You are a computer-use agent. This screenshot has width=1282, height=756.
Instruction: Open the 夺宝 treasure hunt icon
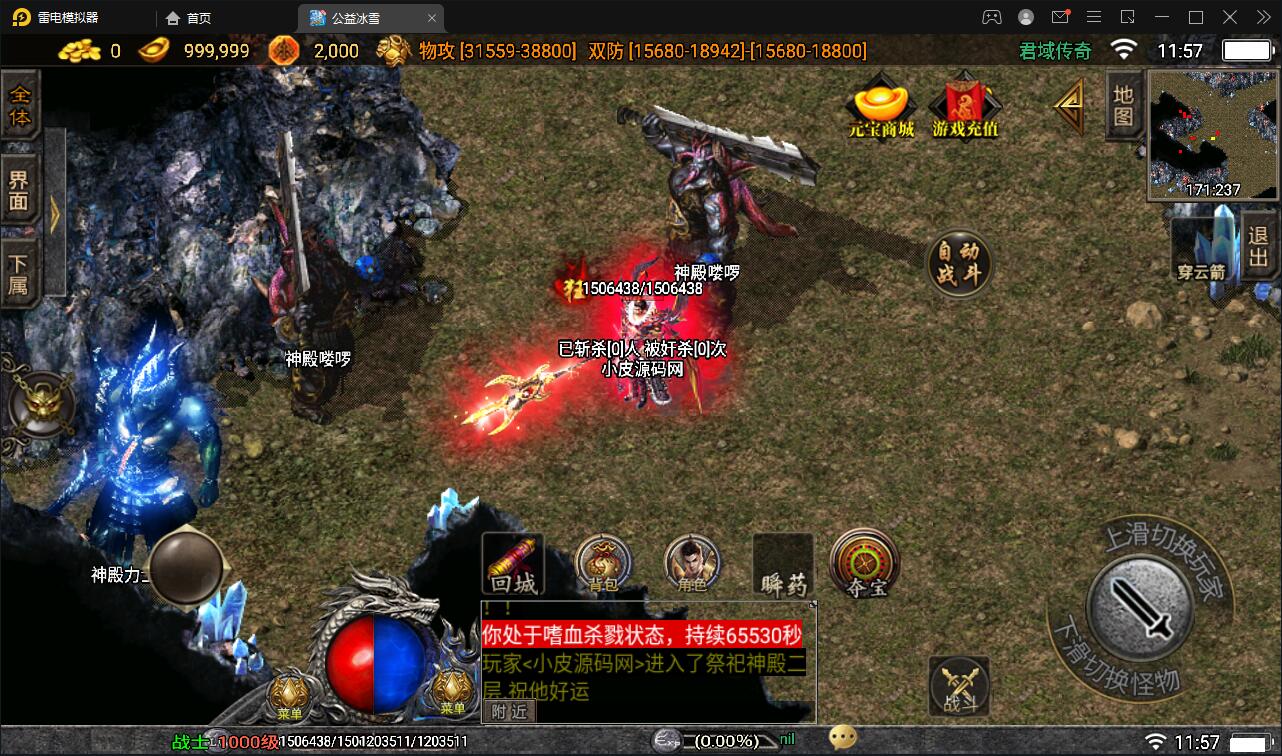(x=865, y=565)
